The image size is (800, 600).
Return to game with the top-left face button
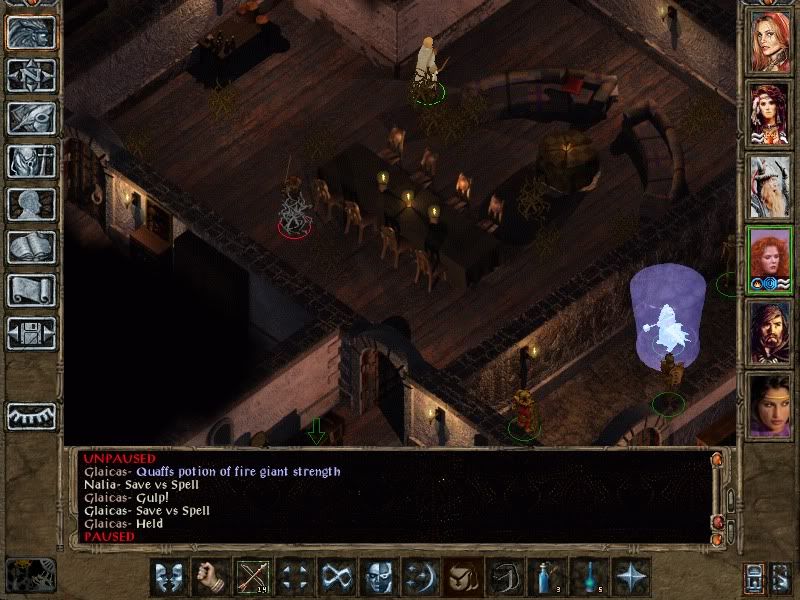pyautogui.click(x=31, y=32)
